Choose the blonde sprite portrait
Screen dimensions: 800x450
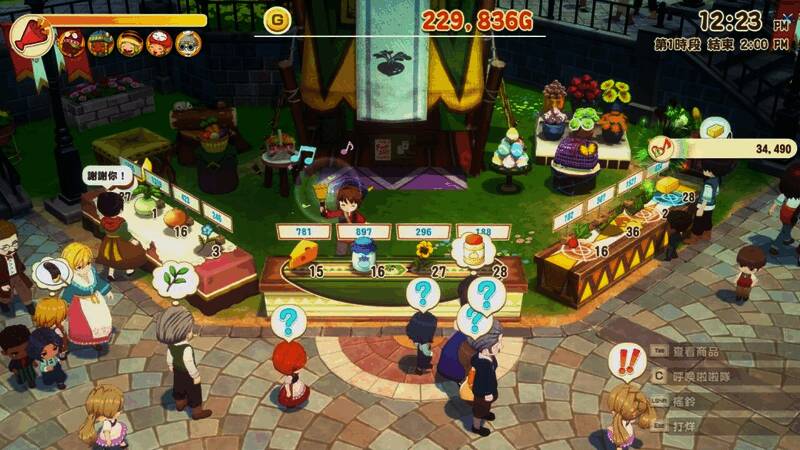pos(129,43)
